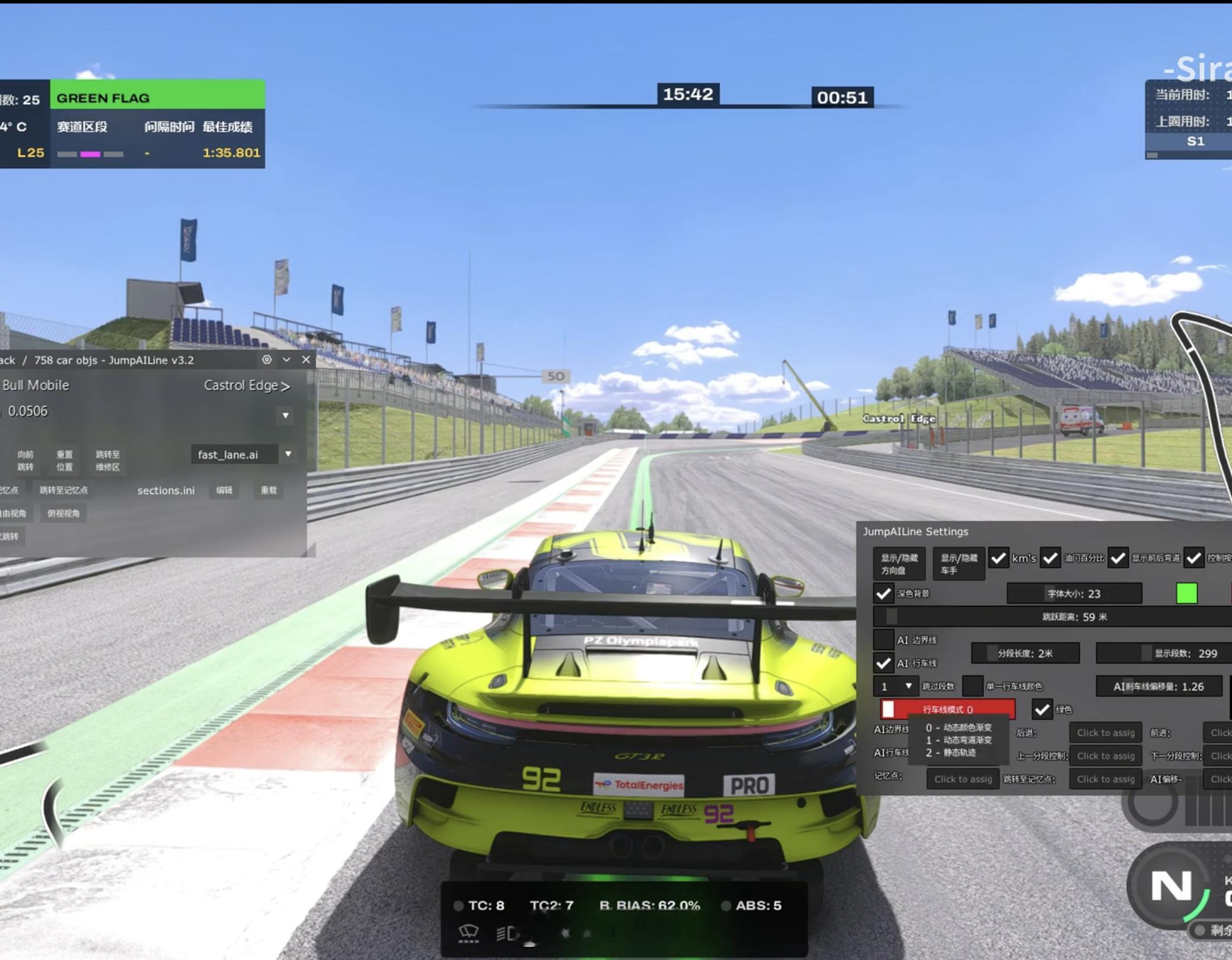Viewport: 1232px width, 960px height.
Task: Click 编辑 to edit sections.ini
Action: pos(224,490)
